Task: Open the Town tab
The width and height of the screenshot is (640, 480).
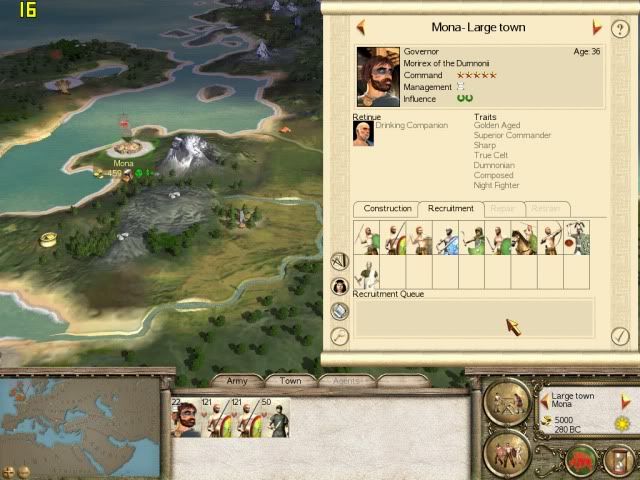Action: click(x=290, y=381)
